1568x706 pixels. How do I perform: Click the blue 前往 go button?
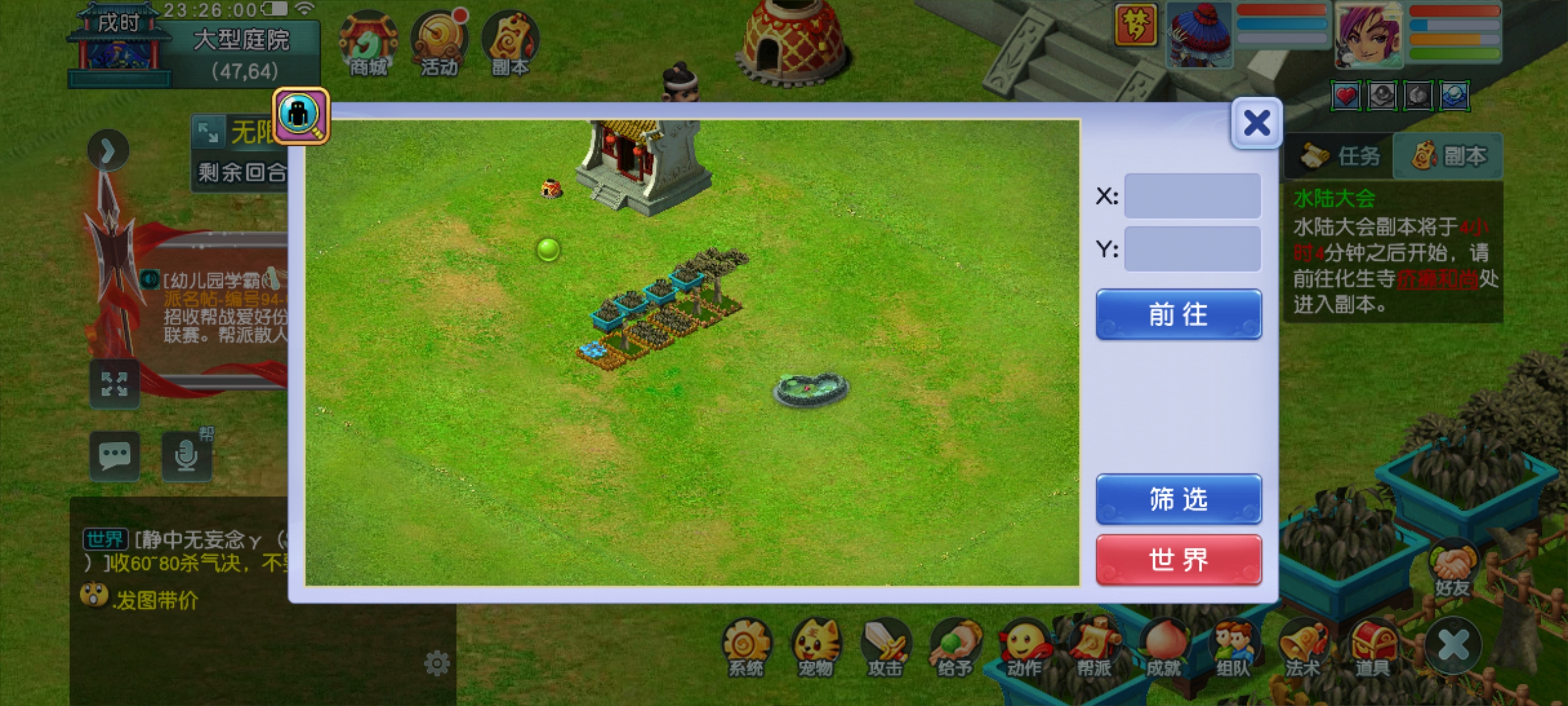point(1179,314)
